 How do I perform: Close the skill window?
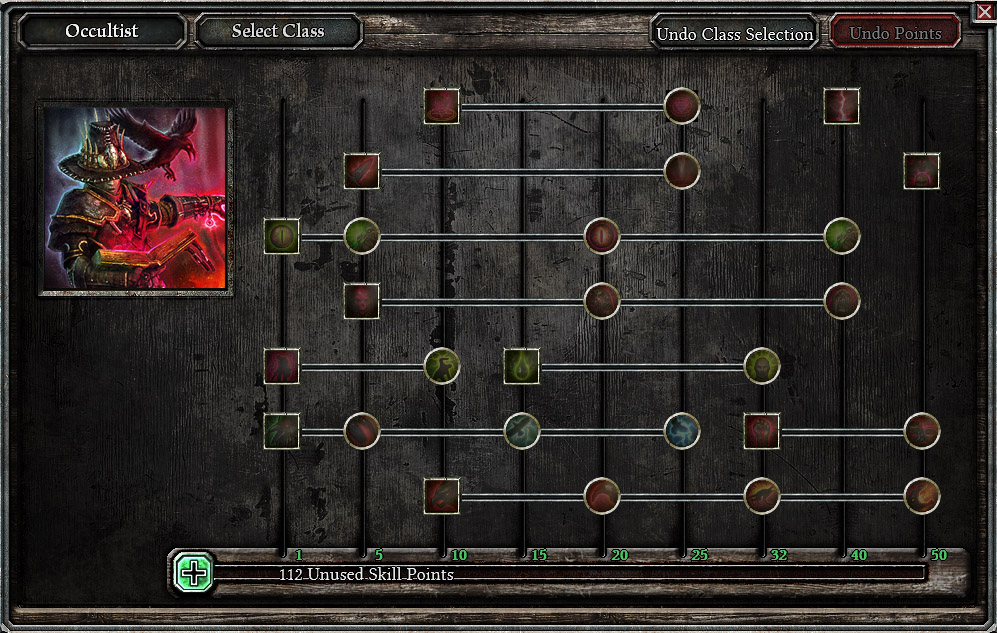[983, 12]
